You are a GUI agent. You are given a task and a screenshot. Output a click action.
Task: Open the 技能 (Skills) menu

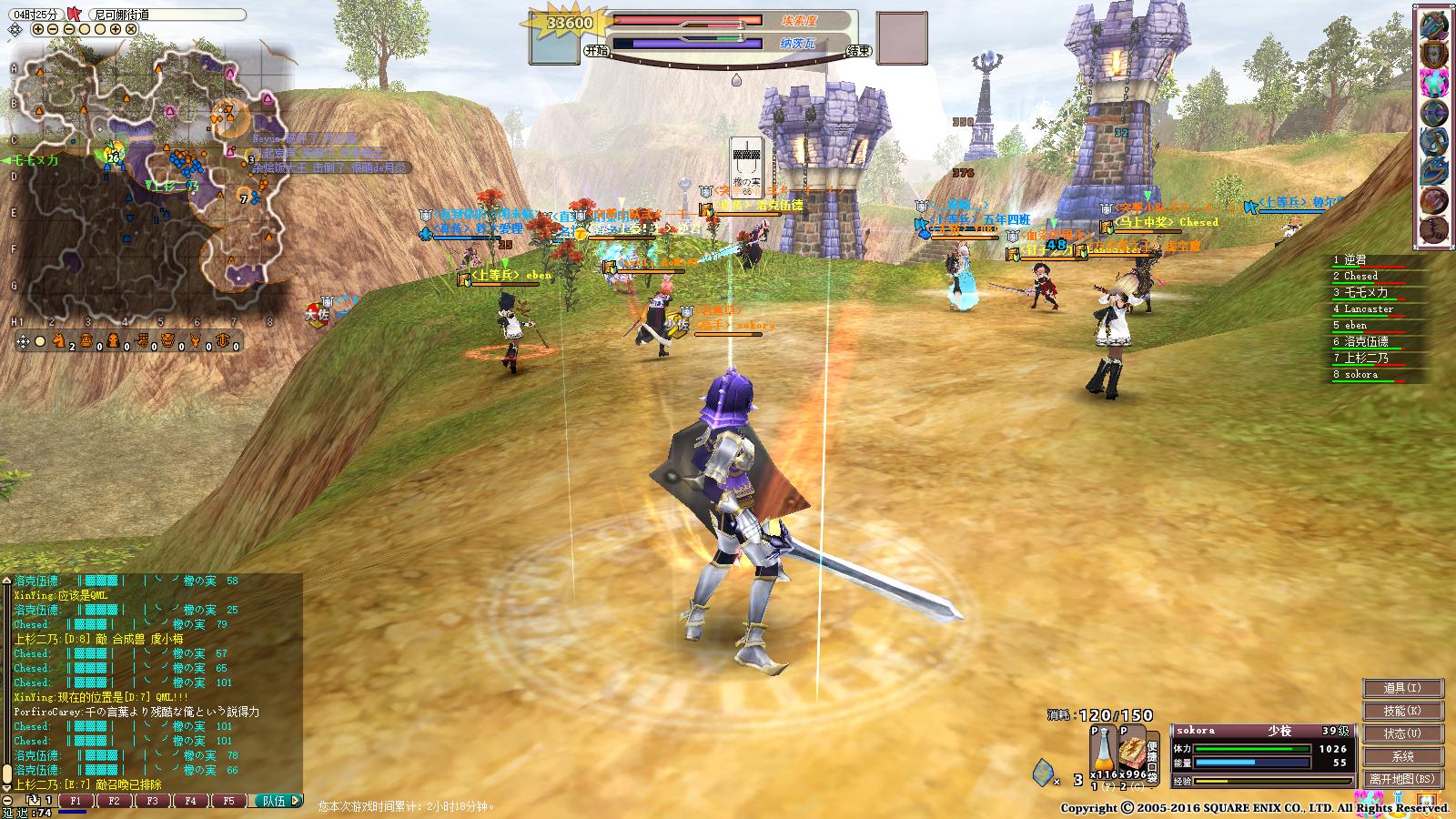1402,711
